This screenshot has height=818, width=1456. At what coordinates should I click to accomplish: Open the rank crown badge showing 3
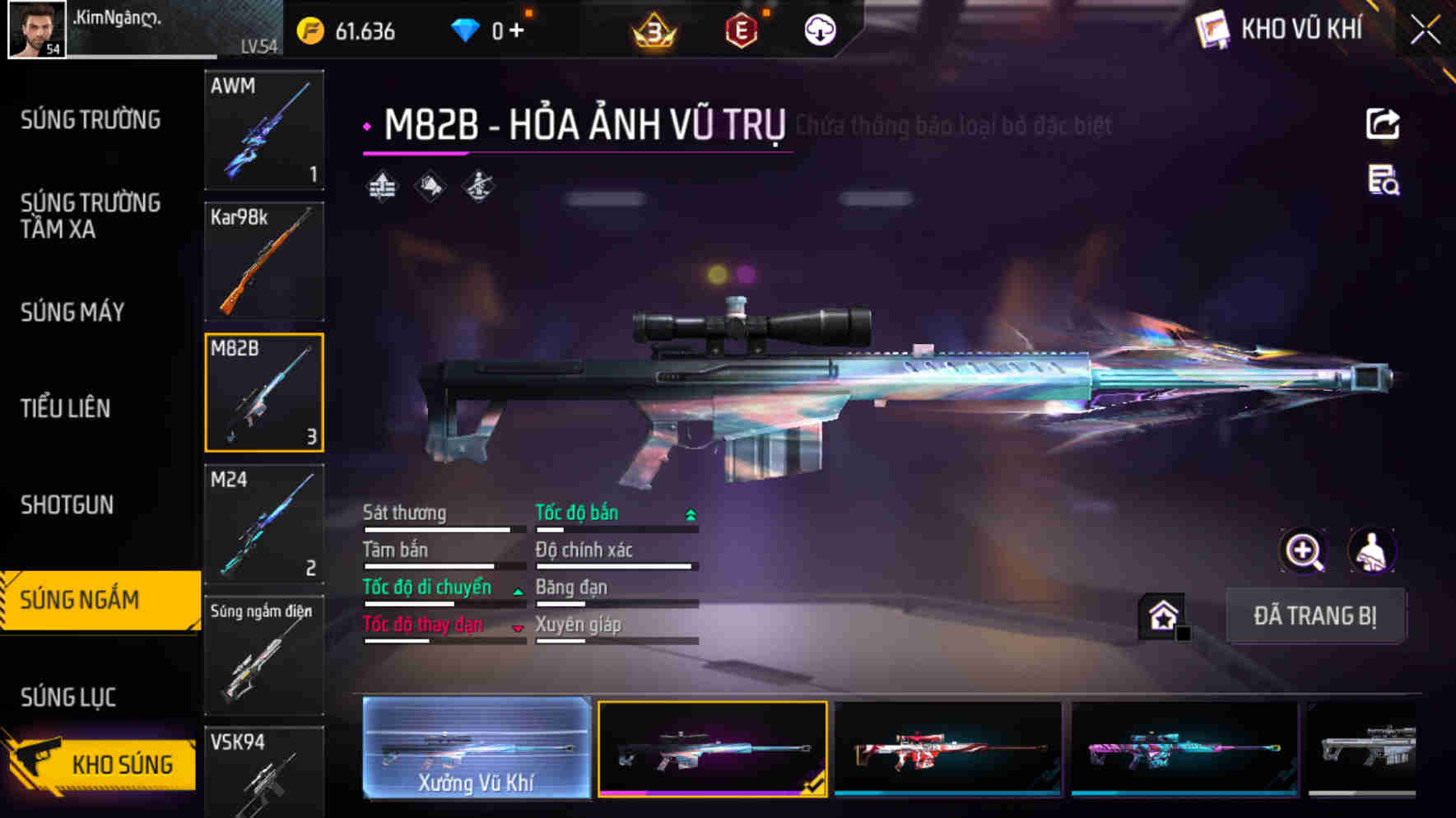tap(653, 31)
